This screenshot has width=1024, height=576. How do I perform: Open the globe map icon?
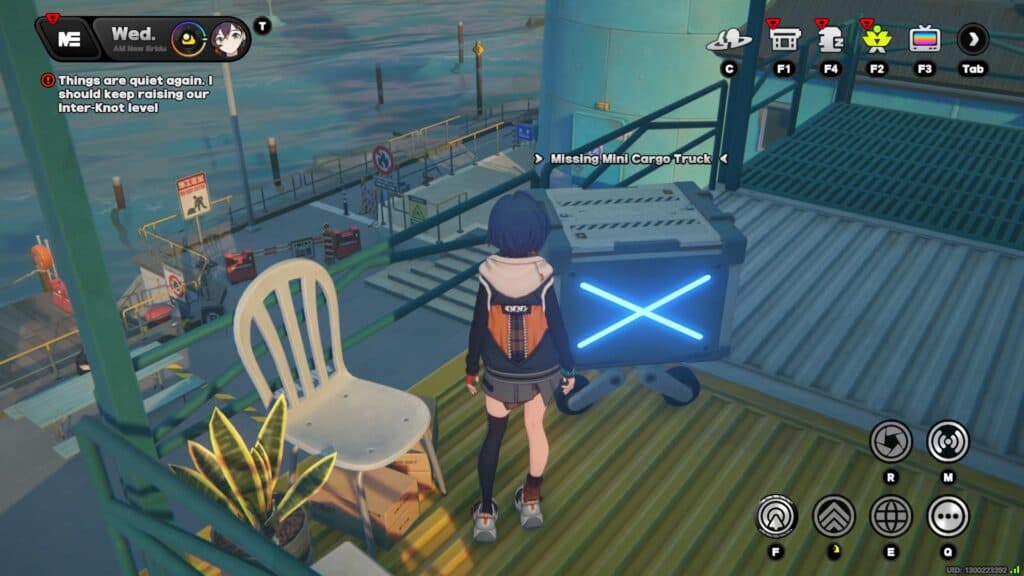coord(890,516)
